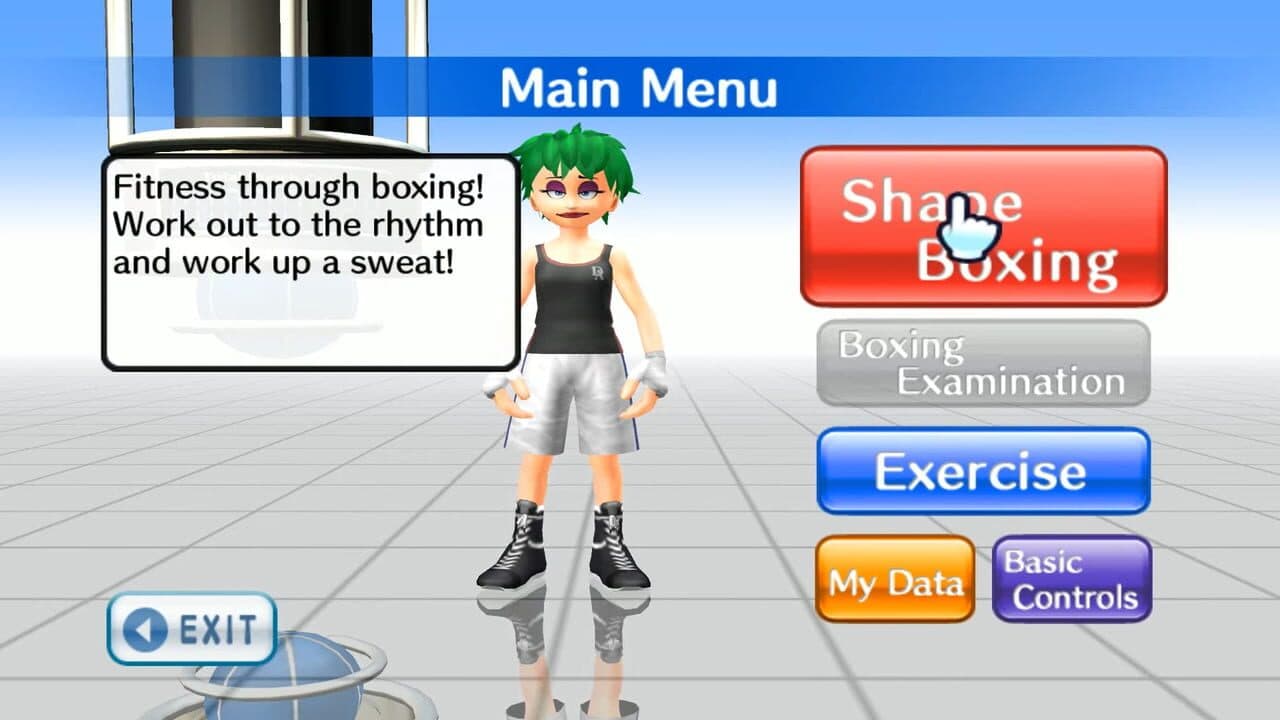Click the Main Menu header banner

640,88
